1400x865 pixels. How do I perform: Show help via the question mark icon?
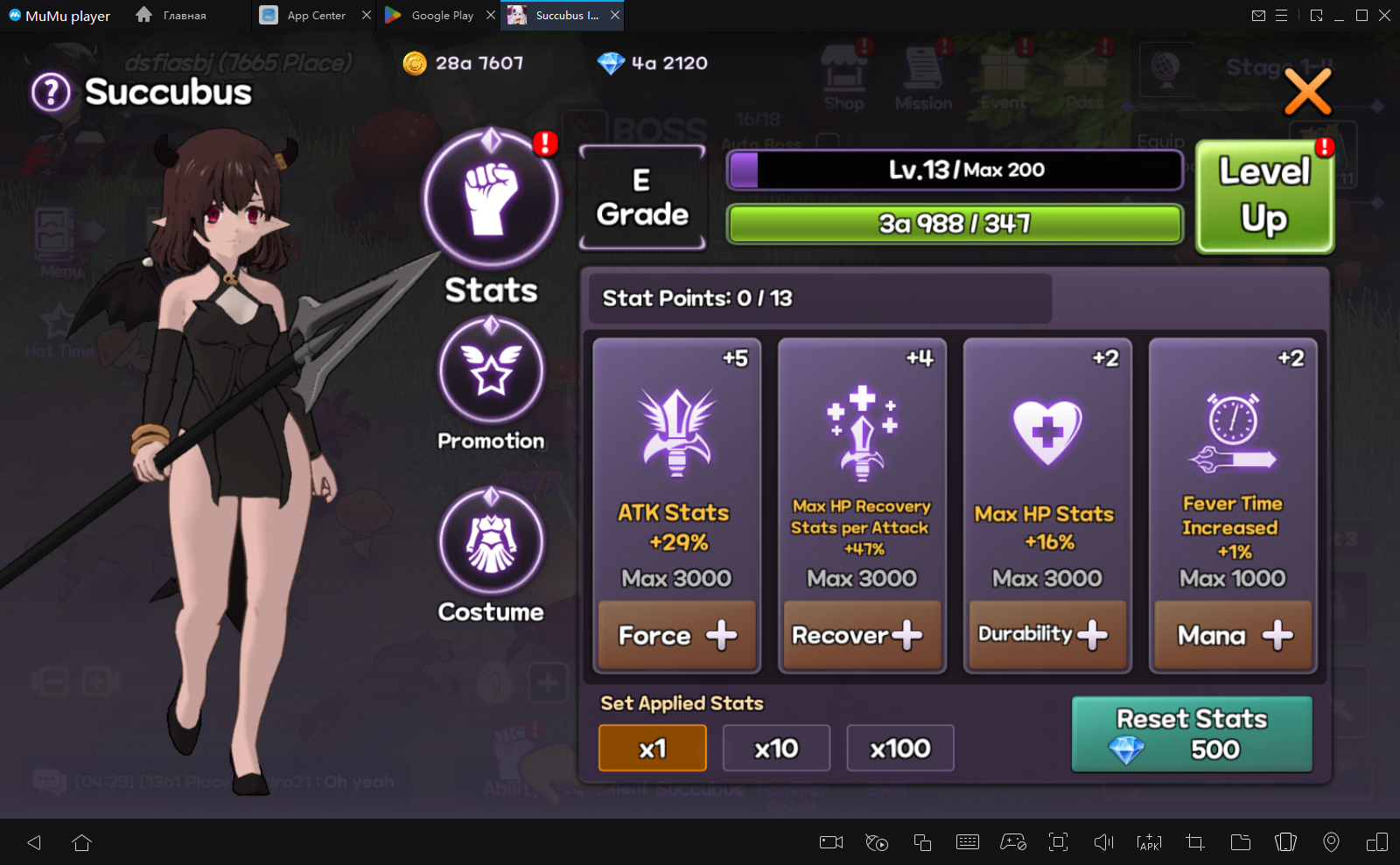click(51, 92)
